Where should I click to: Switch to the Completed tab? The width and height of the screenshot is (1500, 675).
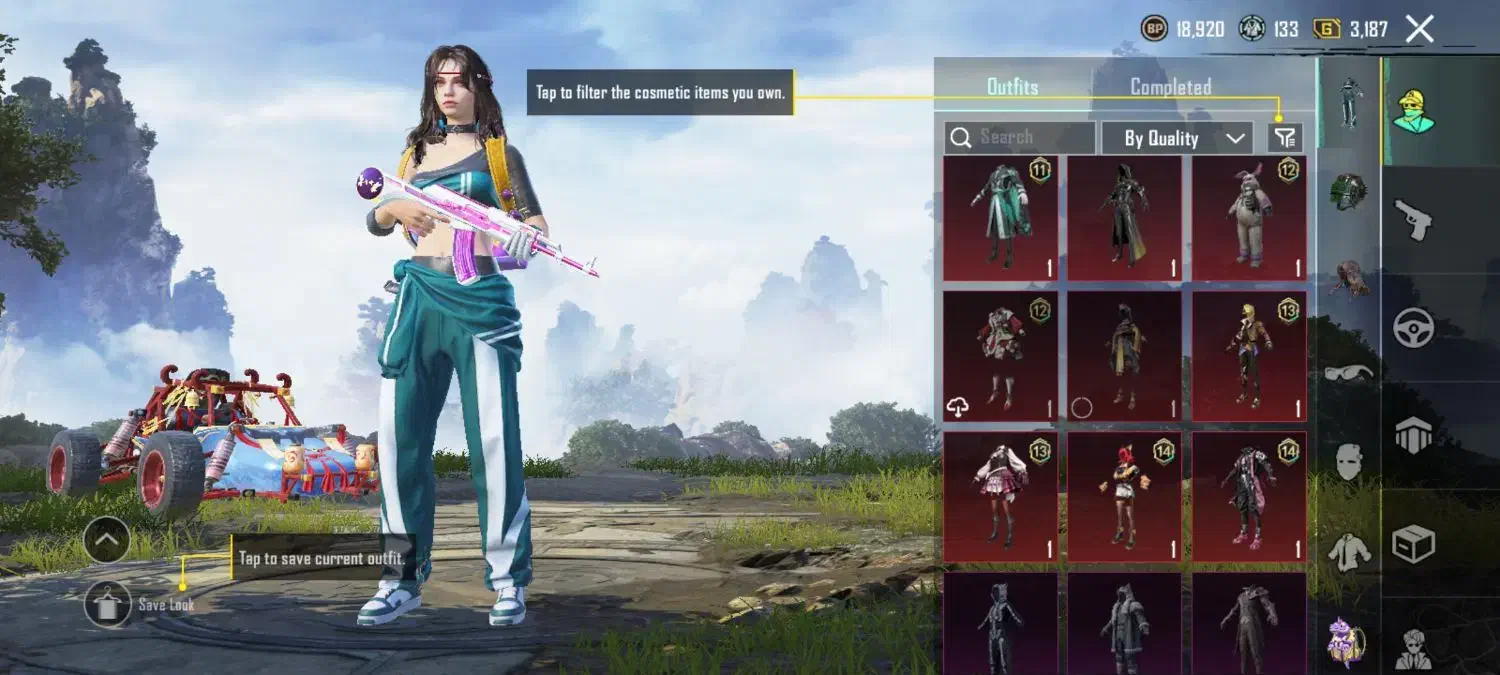coord(1170,87)
